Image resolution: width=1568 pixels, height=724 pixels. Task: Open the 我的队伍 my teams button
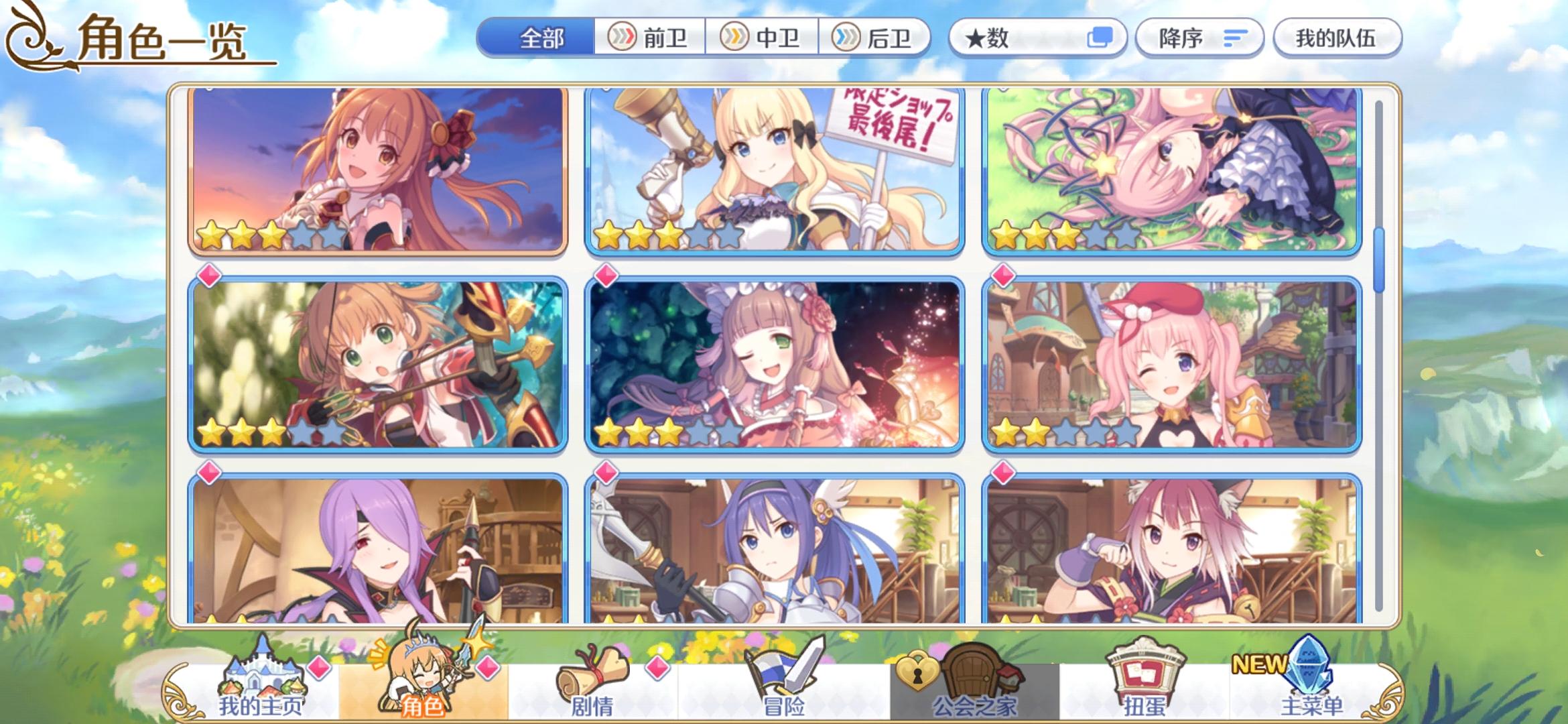click(1337, 38)
